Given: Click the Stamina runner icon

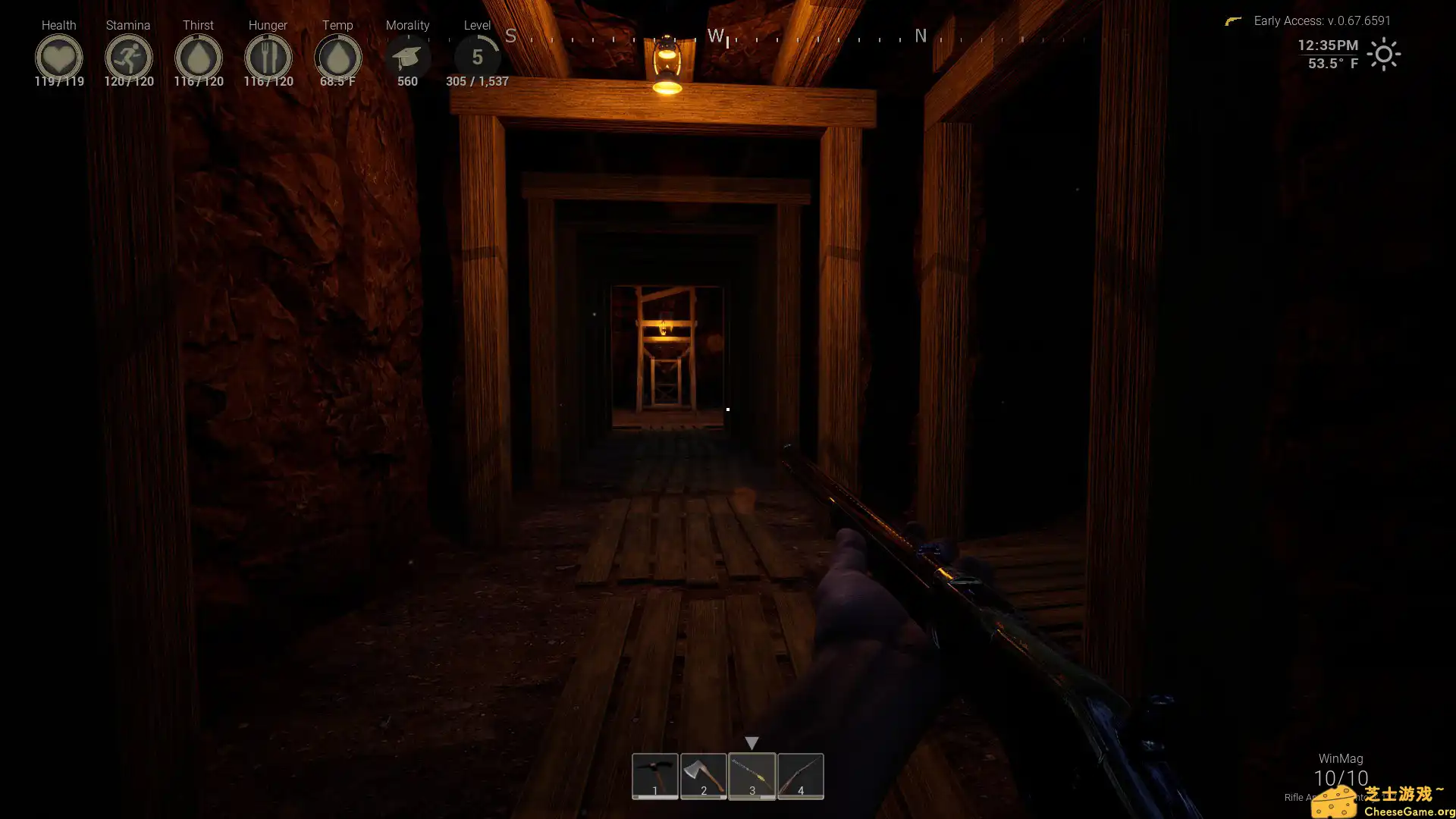Looking at the screenshot, I should [x=129, y=56].
